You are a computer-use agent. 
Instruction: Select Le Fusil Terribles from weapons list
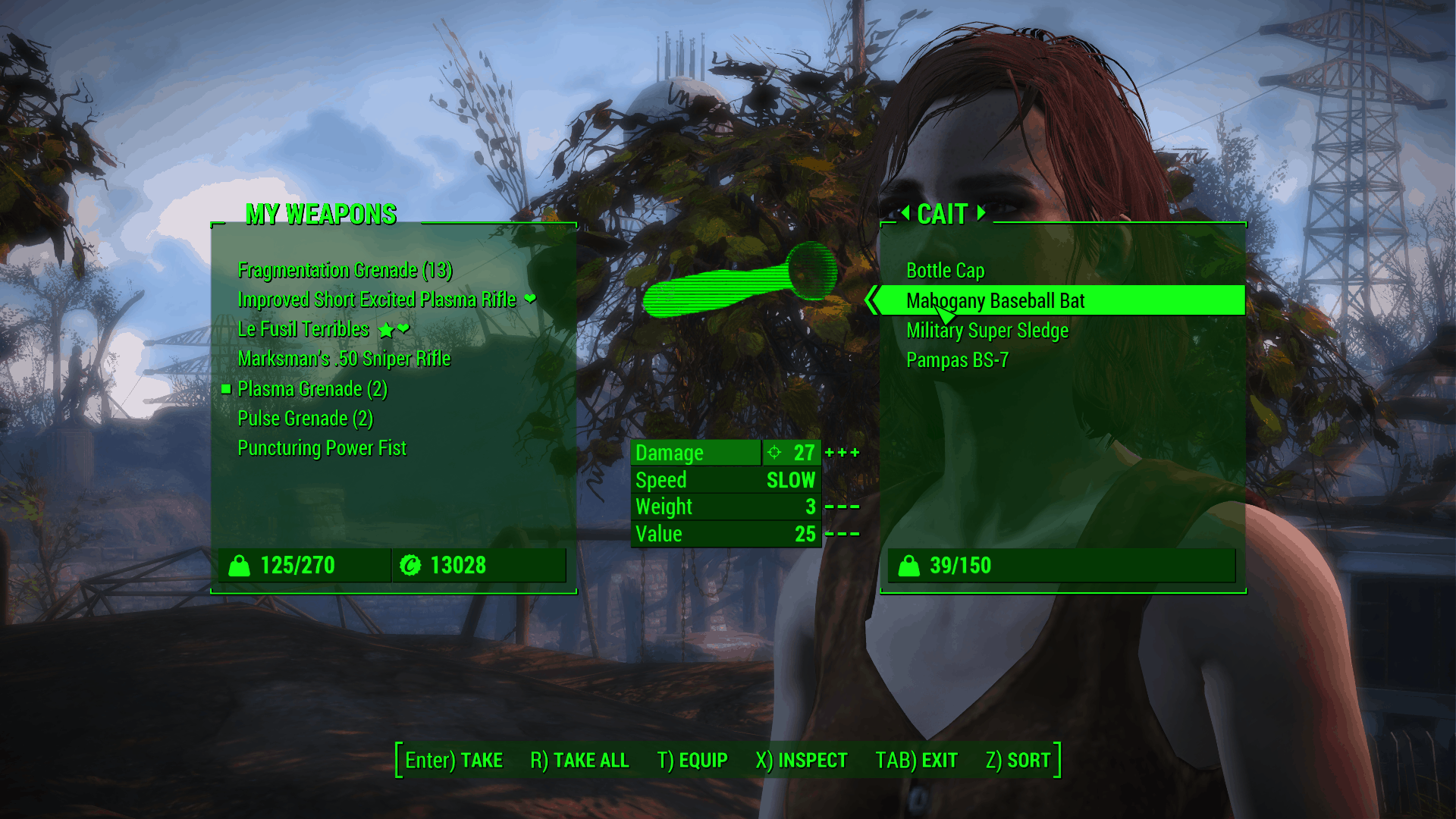pyautogui.click(x=303, y=329)
